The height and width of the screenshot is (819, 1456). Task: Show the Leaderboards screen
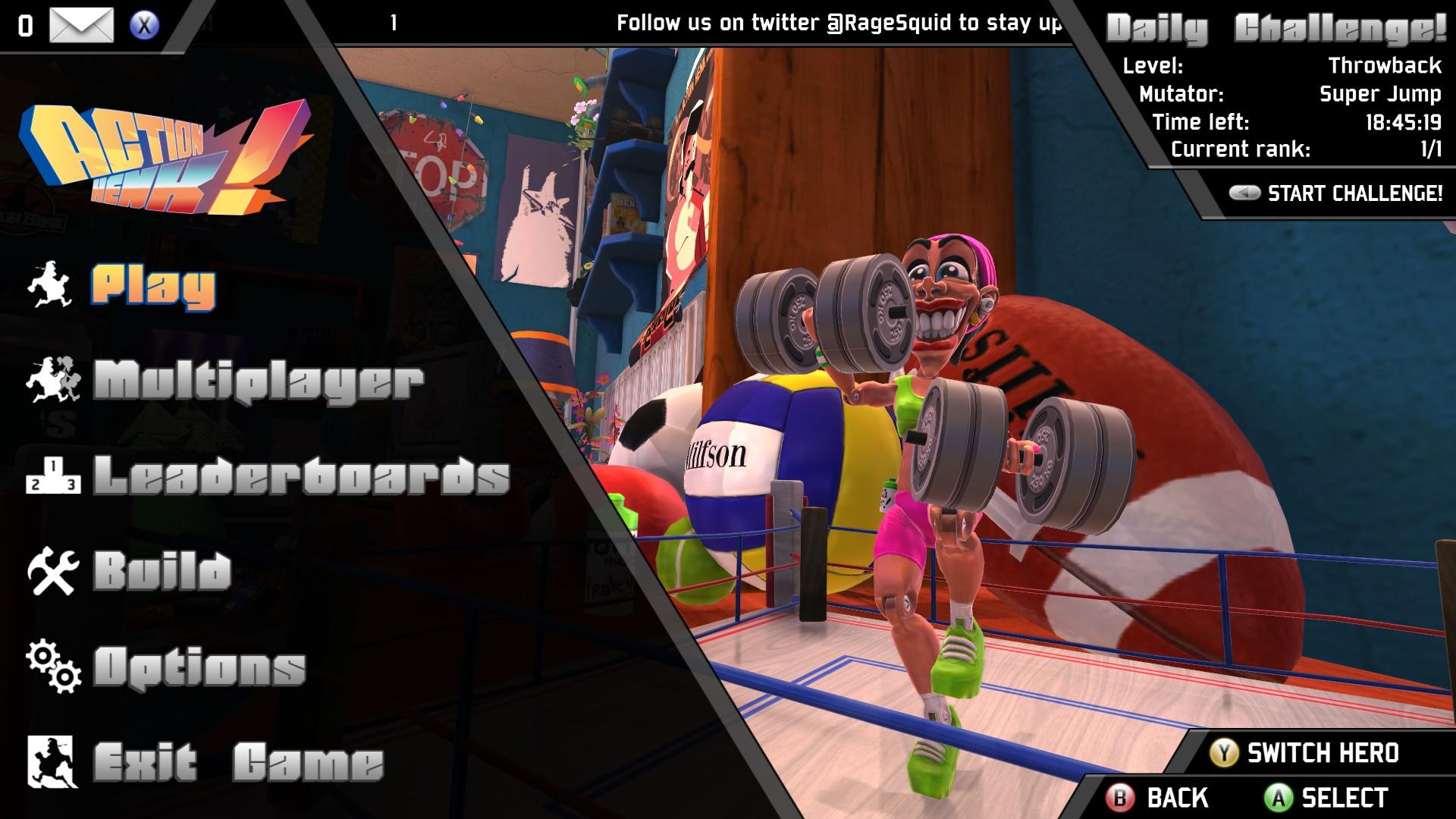coord(301,475)
